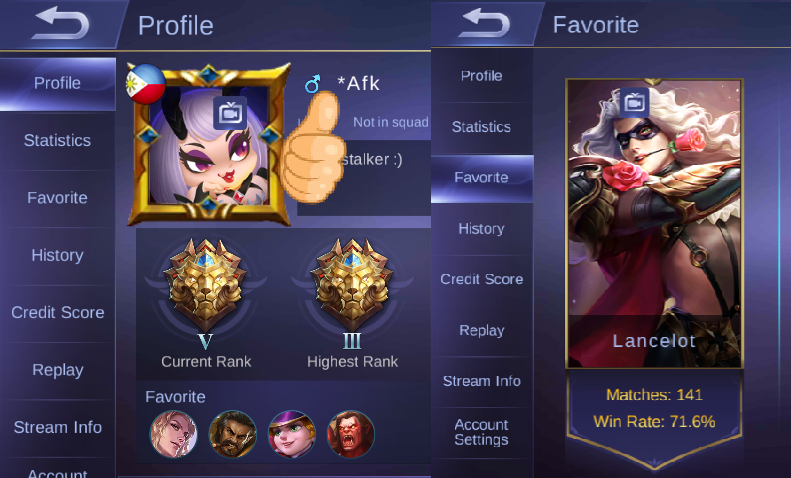Viewport: 791px width, 478px height.
Task: Tap the TV icon on the profile avatar
Action: click(x=228, y=110)
